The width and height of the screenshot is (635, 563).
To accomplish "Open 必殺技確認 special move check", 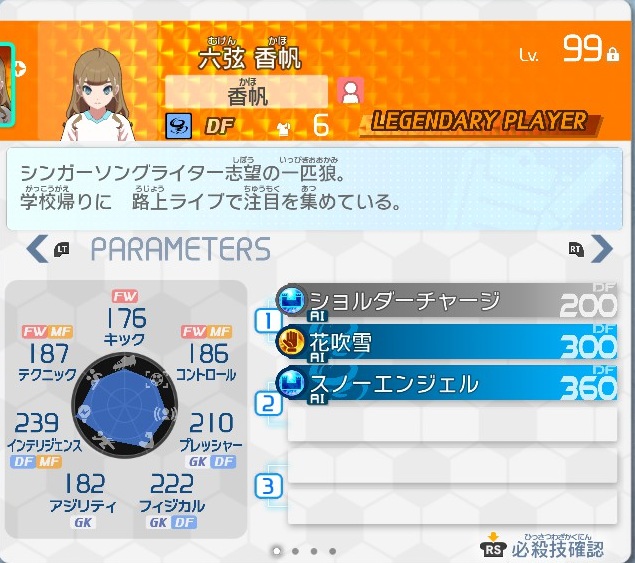I will pyautogui.click(x=543, y=546).
